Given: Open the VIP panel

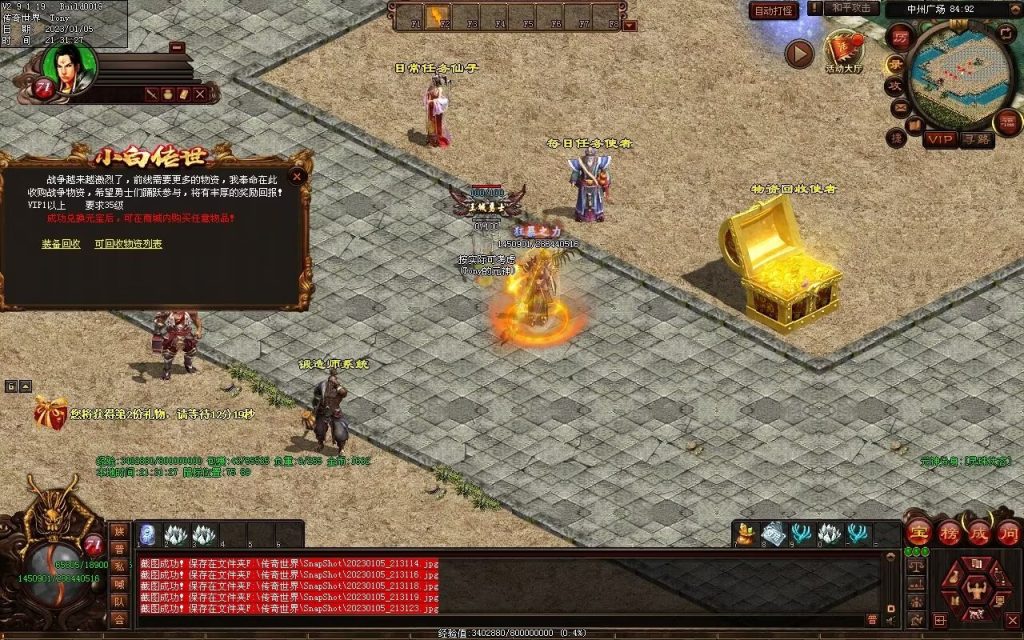Looking at the screenshot, I should tap(939, 139).
